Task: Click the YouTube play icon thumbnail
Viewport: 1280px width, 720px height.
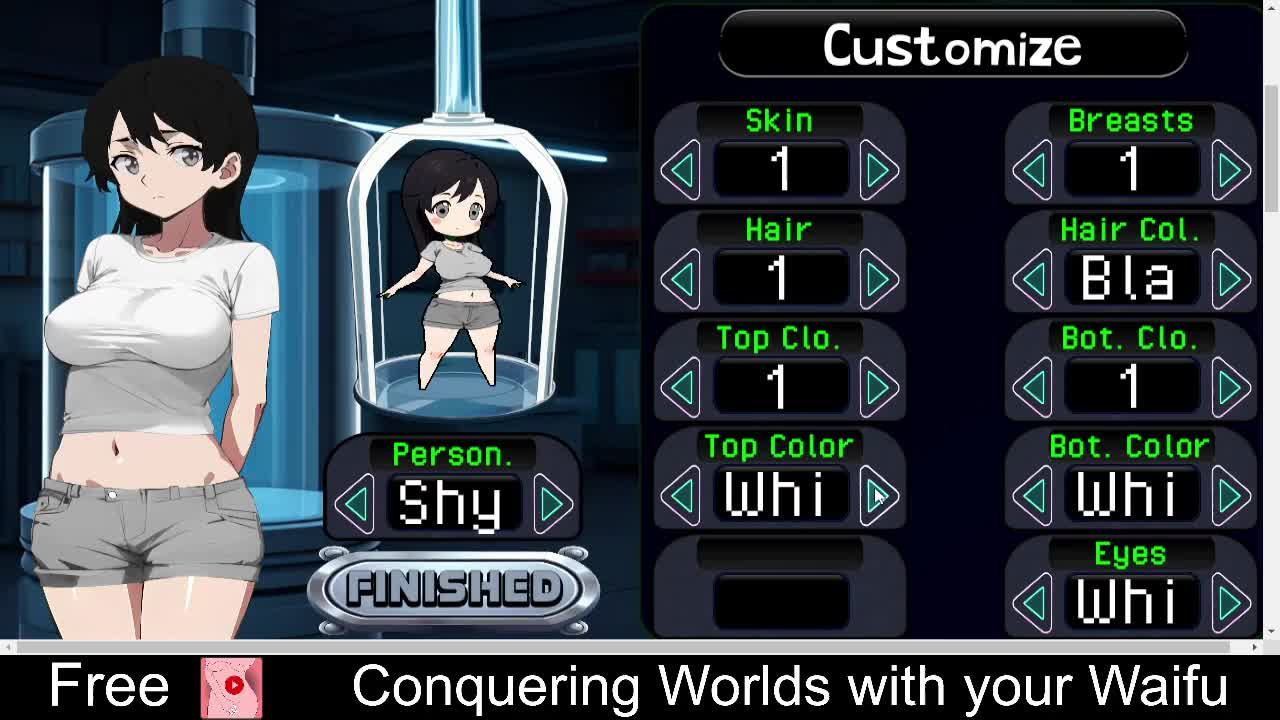Action: pos(232,687)
